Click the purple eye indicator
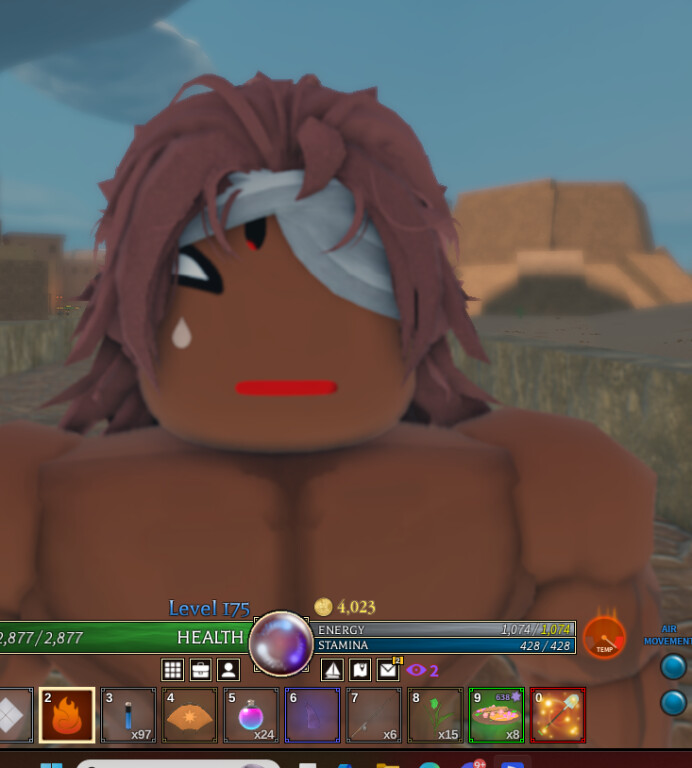The height and width of the screenshot is (768, 692). pos(417,670)
